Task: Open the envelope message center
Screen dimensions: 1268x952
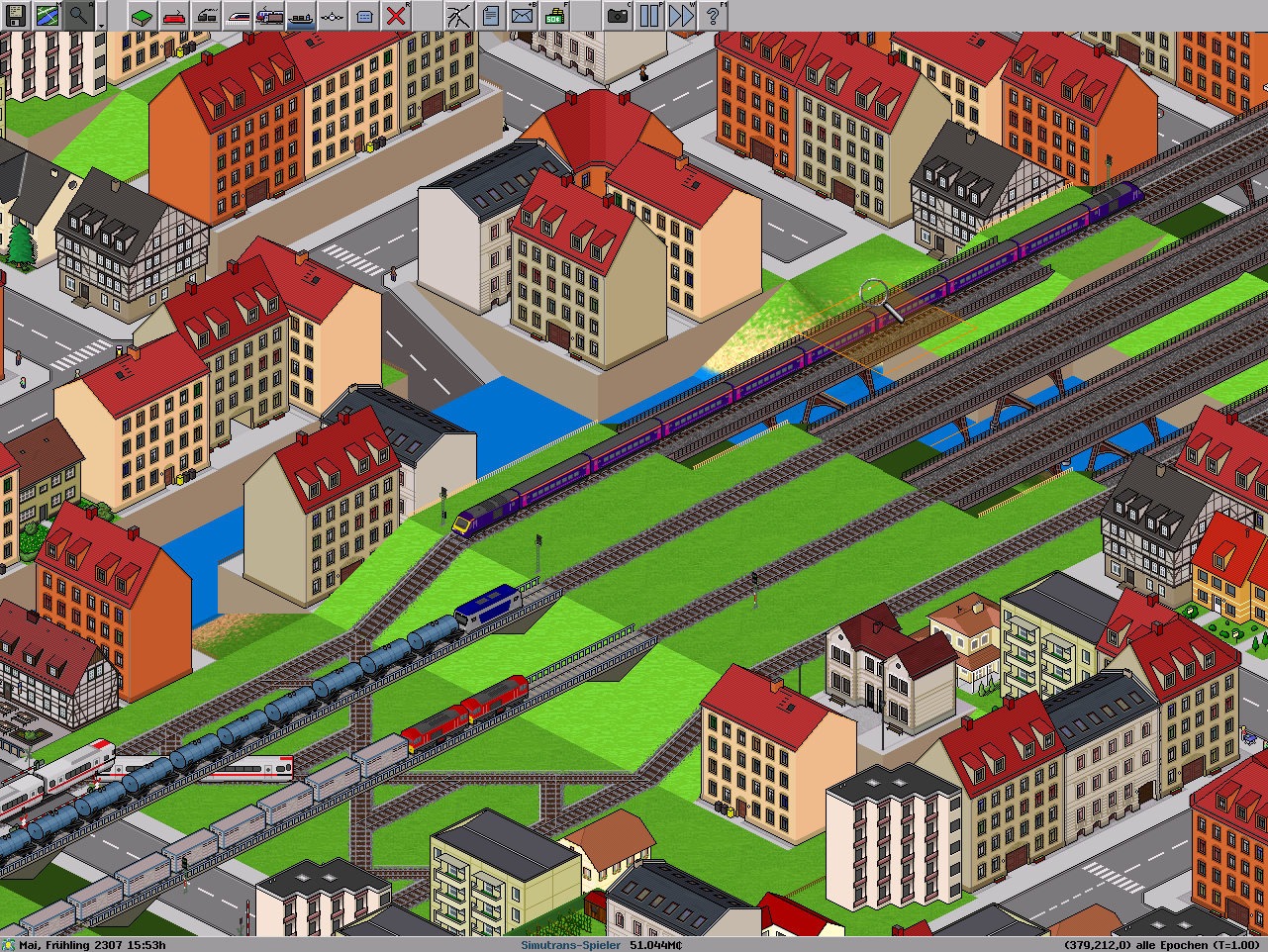Action: click(x=522, y=15)
